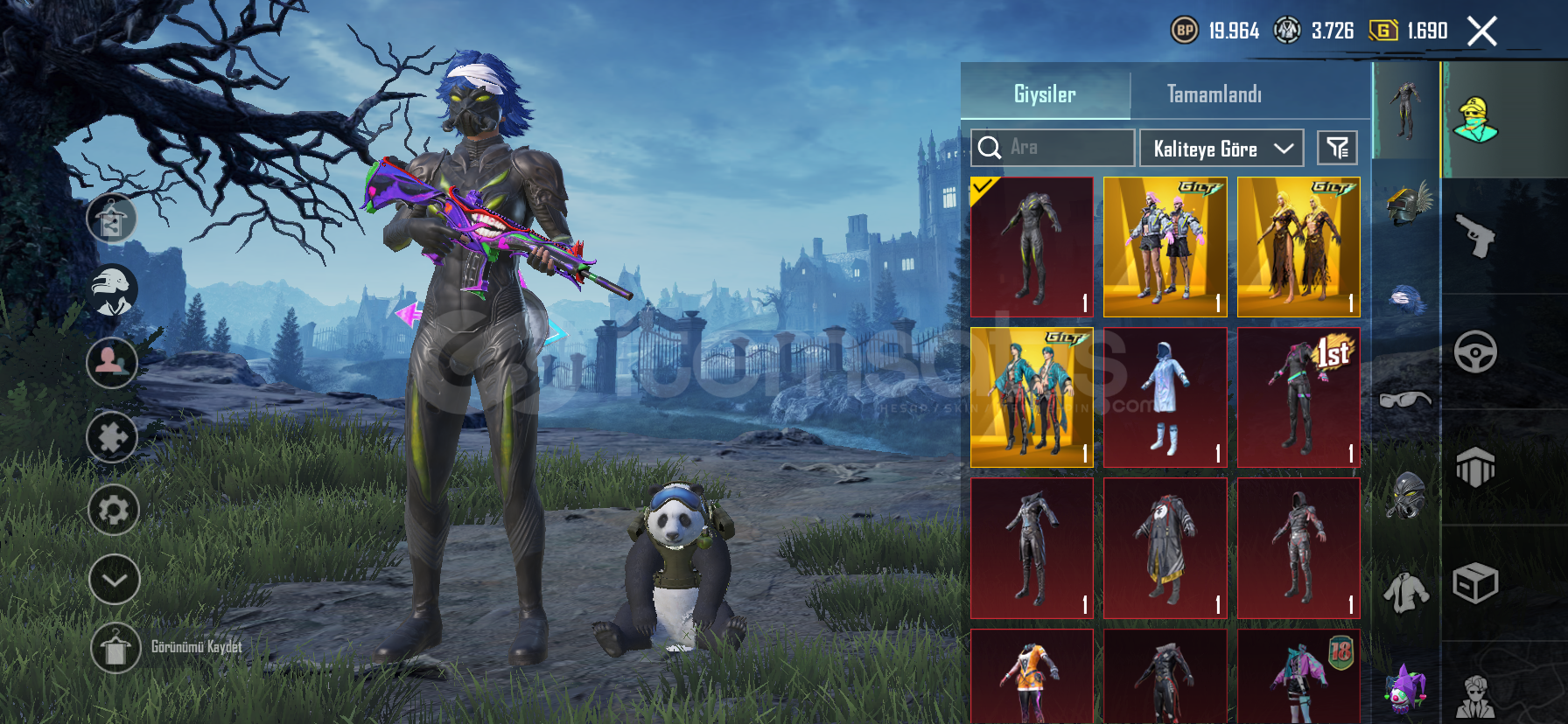1568x724 pixels.
Task: Open the Kaliteye Göre sort dropdown
Action: coord(1221,149)
